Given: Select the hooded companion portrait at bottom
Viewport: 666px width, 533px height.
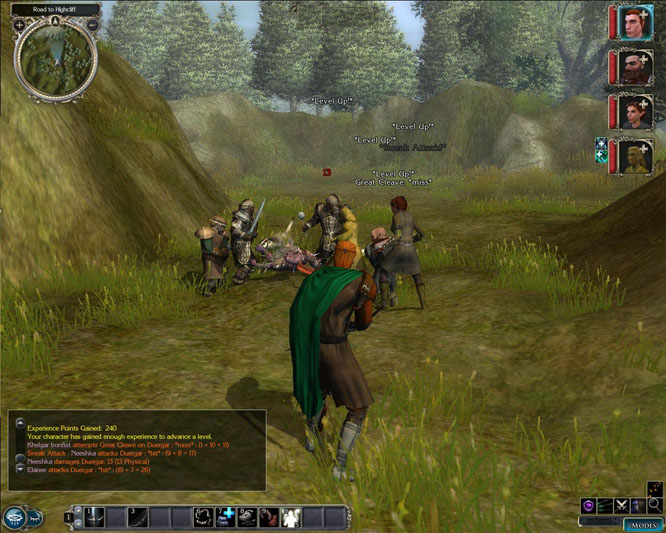Looking at the screenshot, I should tap(634, 157).
